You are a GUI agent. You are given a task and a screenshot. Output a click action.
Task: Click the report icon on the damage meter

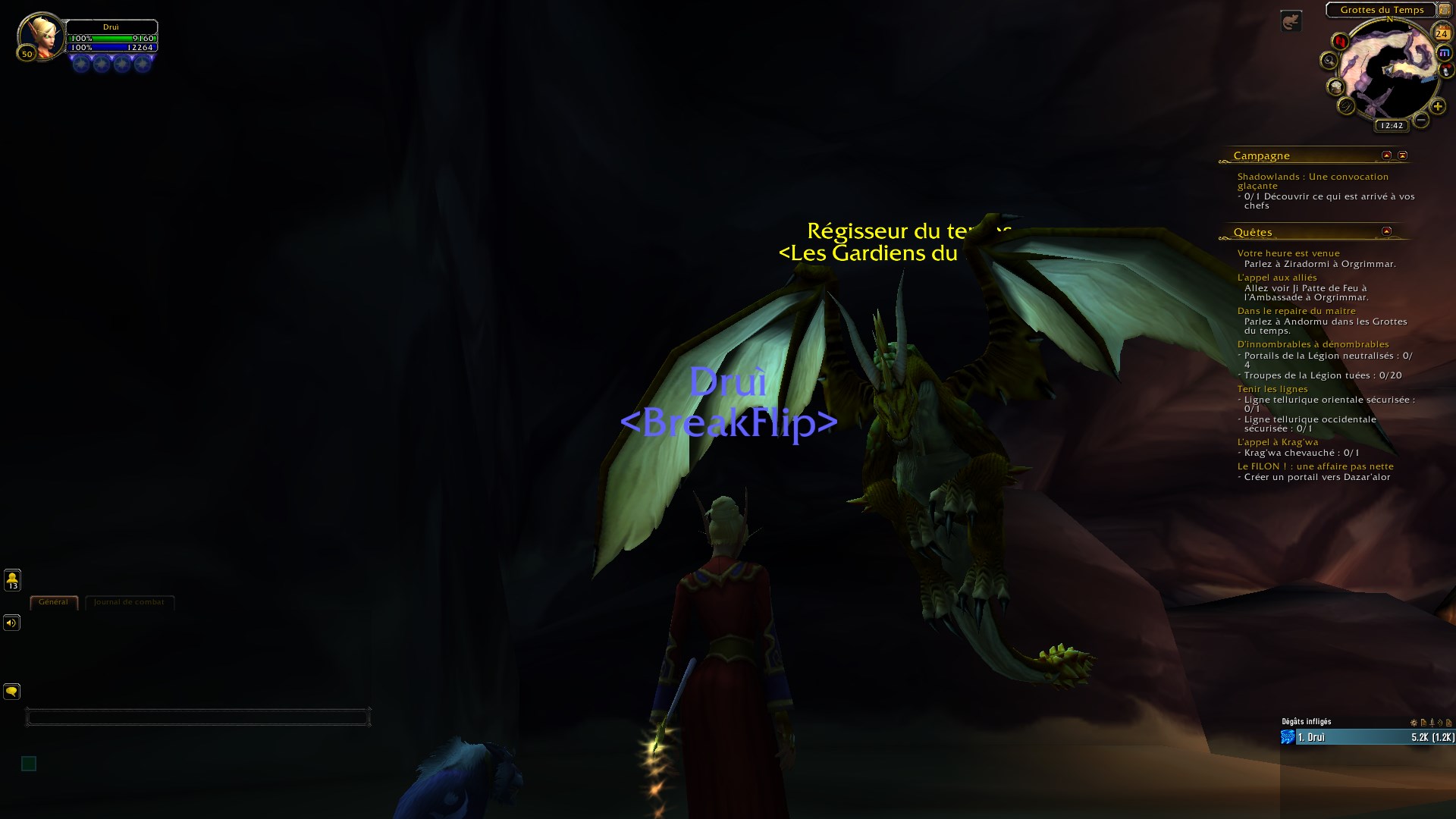(1423, 723)
